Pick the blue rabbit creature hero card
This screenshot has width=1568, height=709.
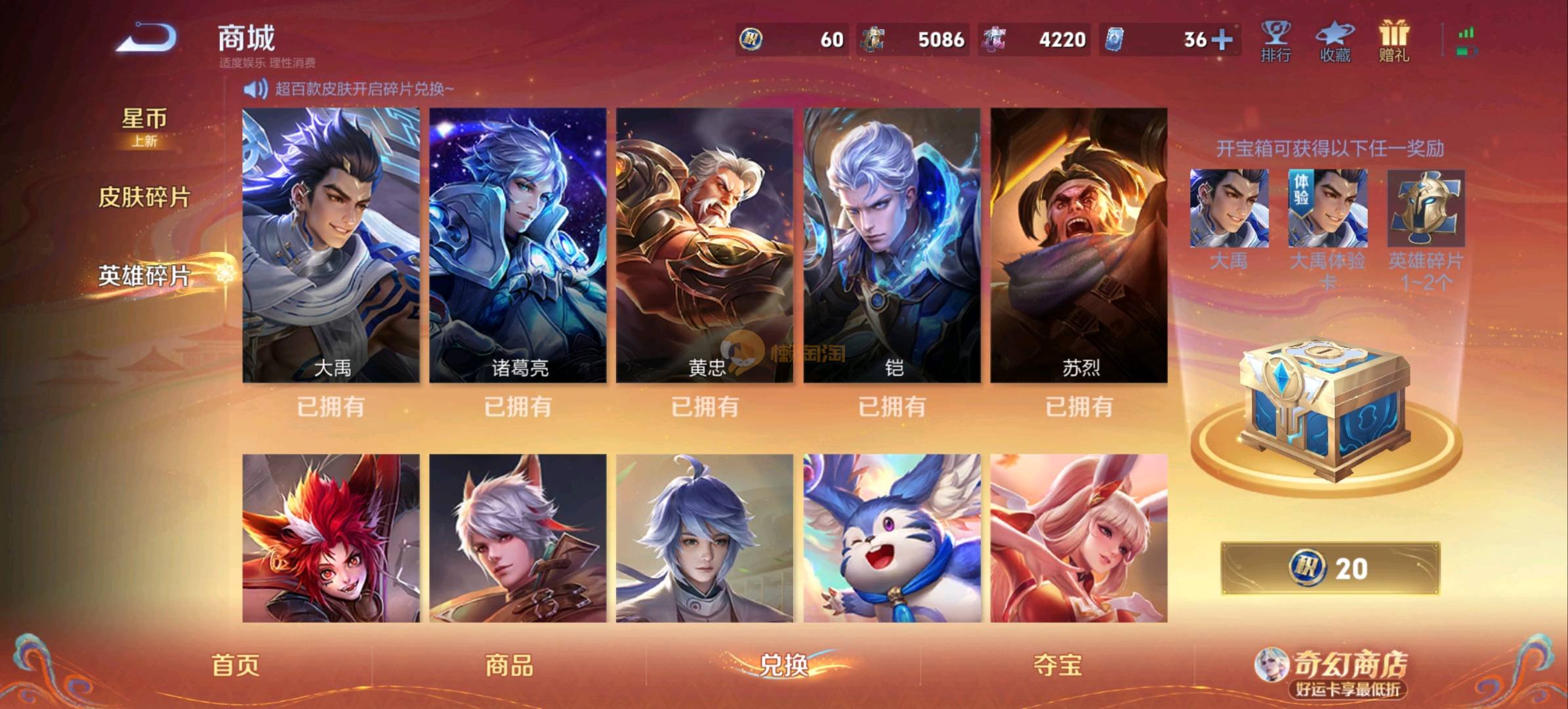892,538
